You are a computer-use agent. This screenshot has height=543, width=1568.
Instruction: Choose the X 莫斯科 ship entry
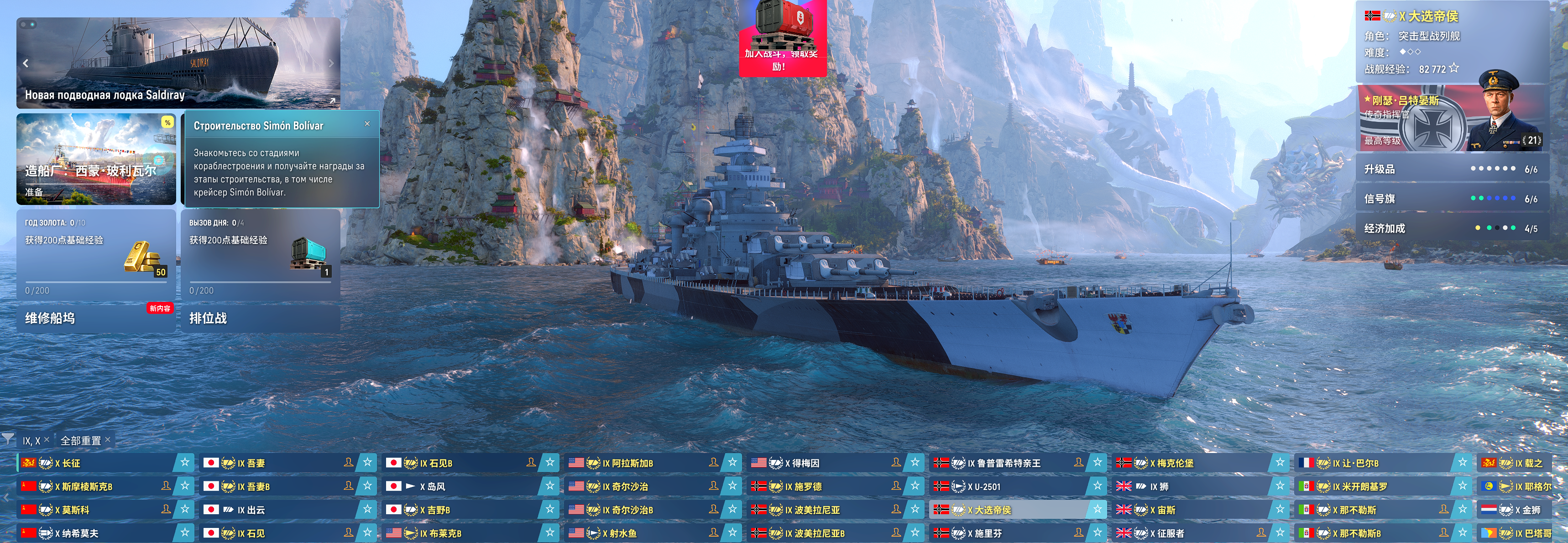click(97, 510)
